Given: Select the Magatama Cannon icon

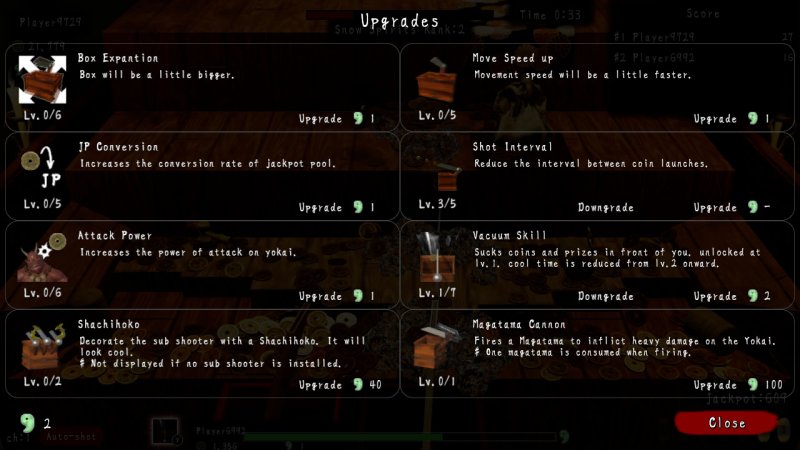Looking at the screenshot, I should tap(436, 345).
